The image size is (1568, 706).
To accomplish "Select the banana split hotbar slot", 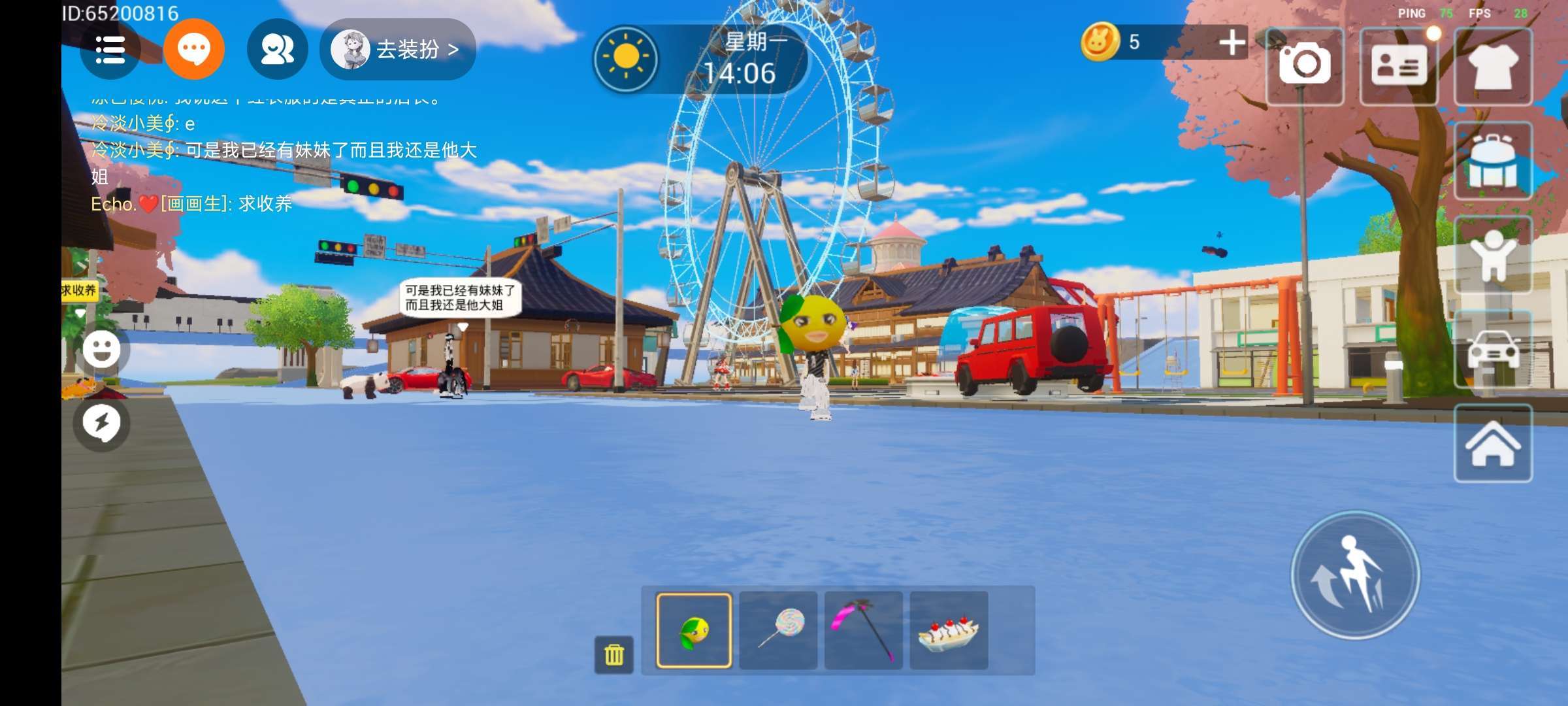I will 949,631.
